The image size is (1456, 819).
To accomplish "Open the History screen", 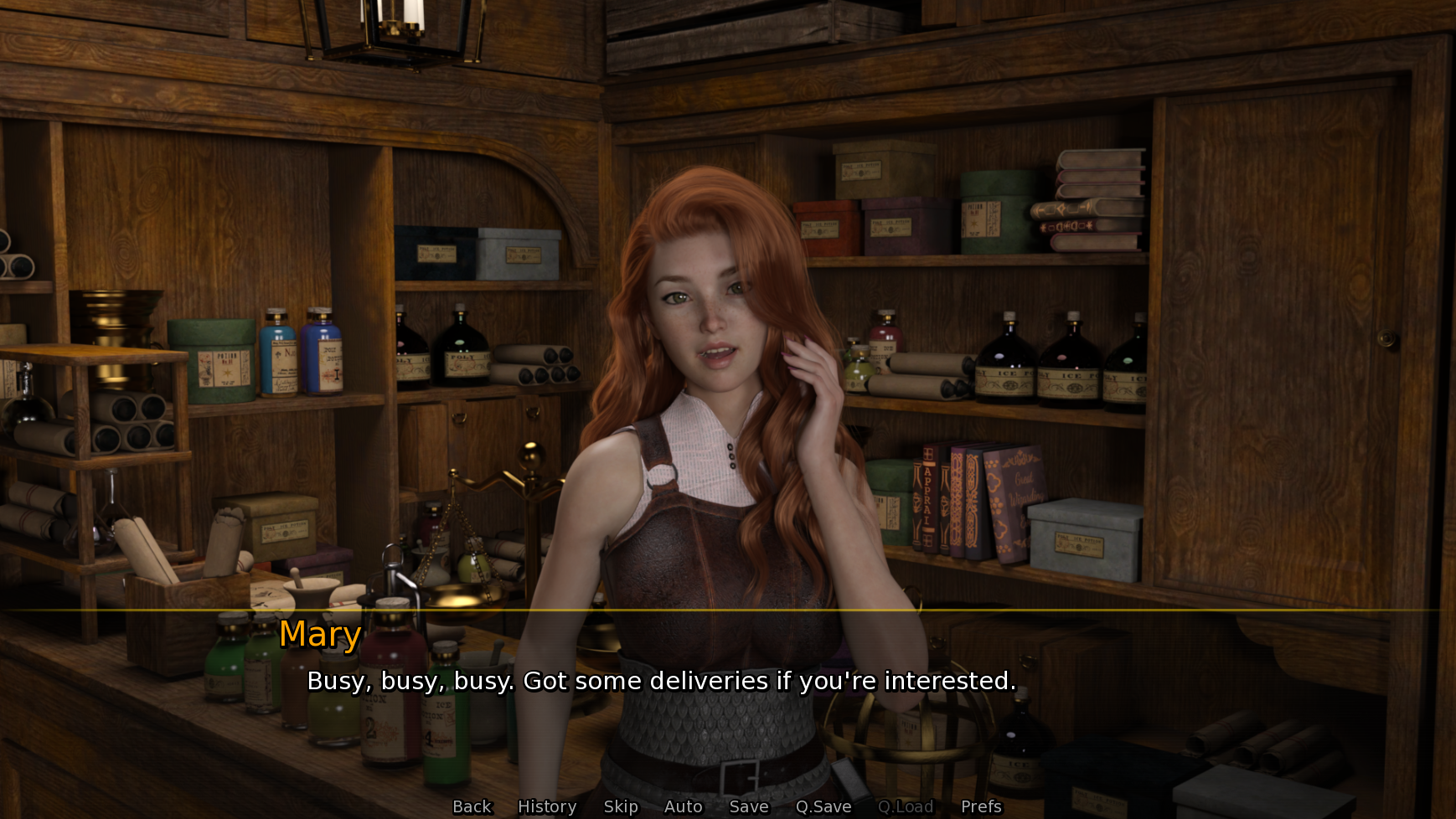I will [545, 806].
